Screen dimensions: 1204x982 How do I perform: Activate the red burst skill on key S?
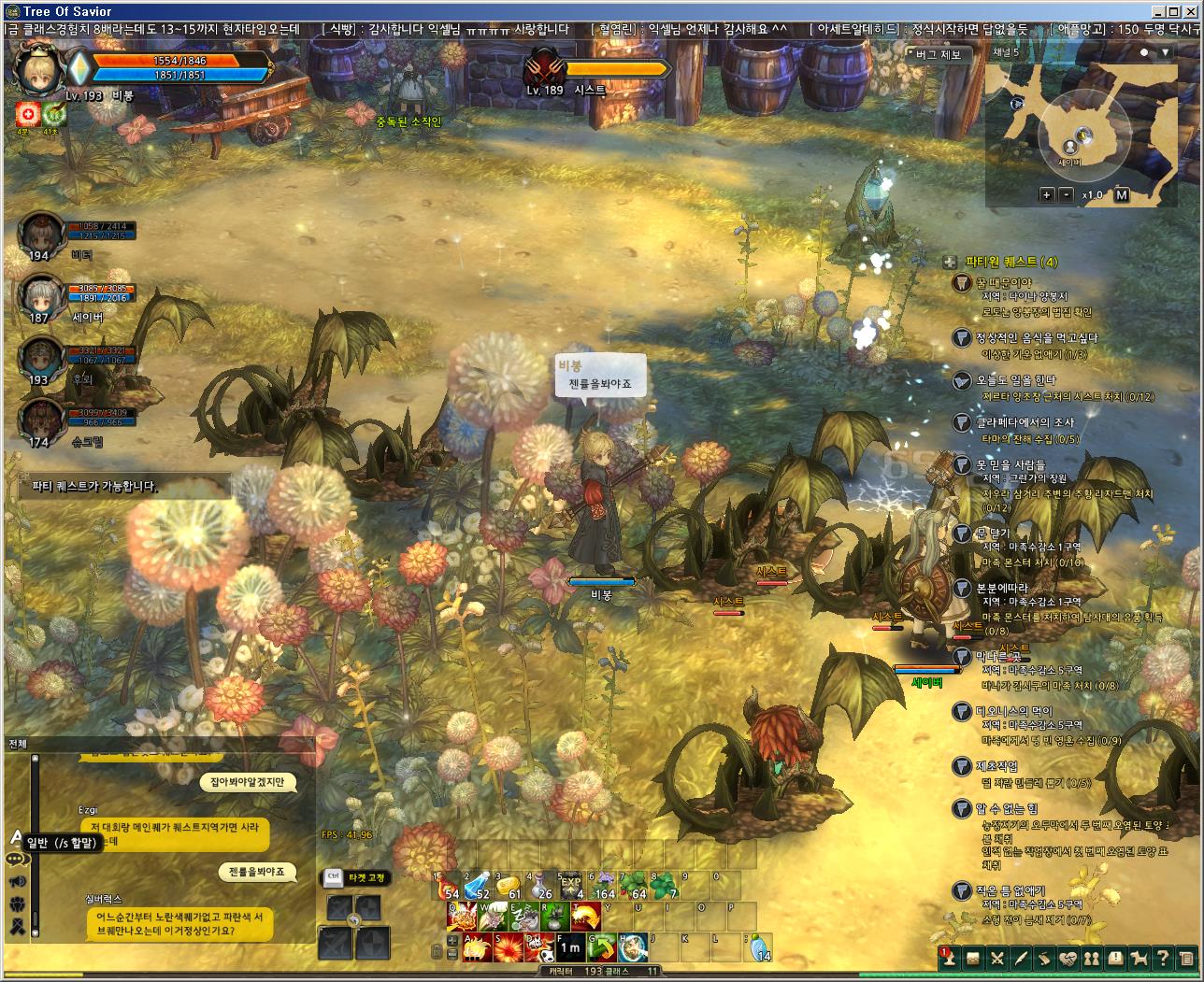(508, 946)
